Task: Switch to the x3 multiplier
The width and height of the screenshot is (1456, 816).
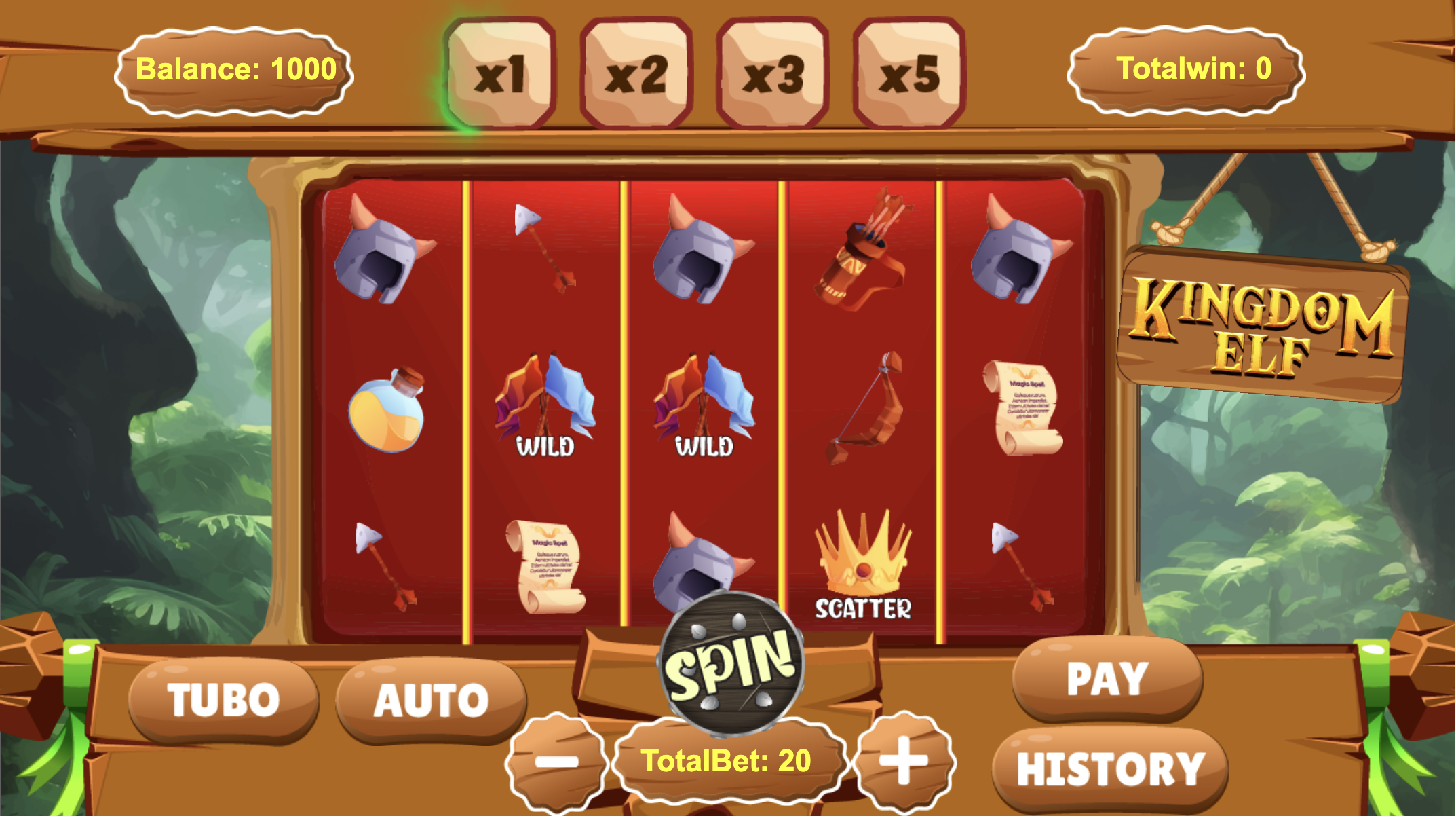Action: click(773, 73)
